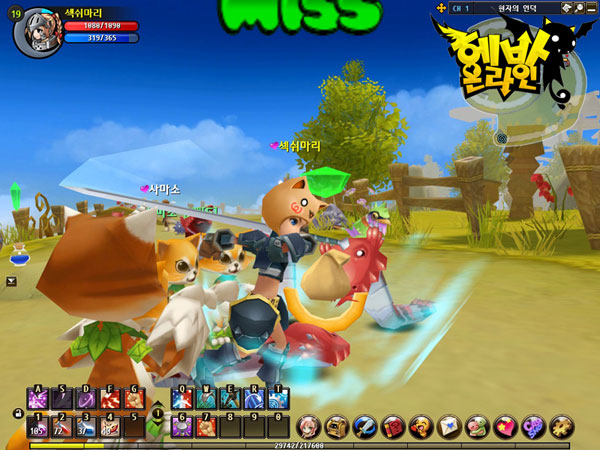This screenshot has height=450, width=600.
Task: Use the skill bound to S
Action: [63, 400]
